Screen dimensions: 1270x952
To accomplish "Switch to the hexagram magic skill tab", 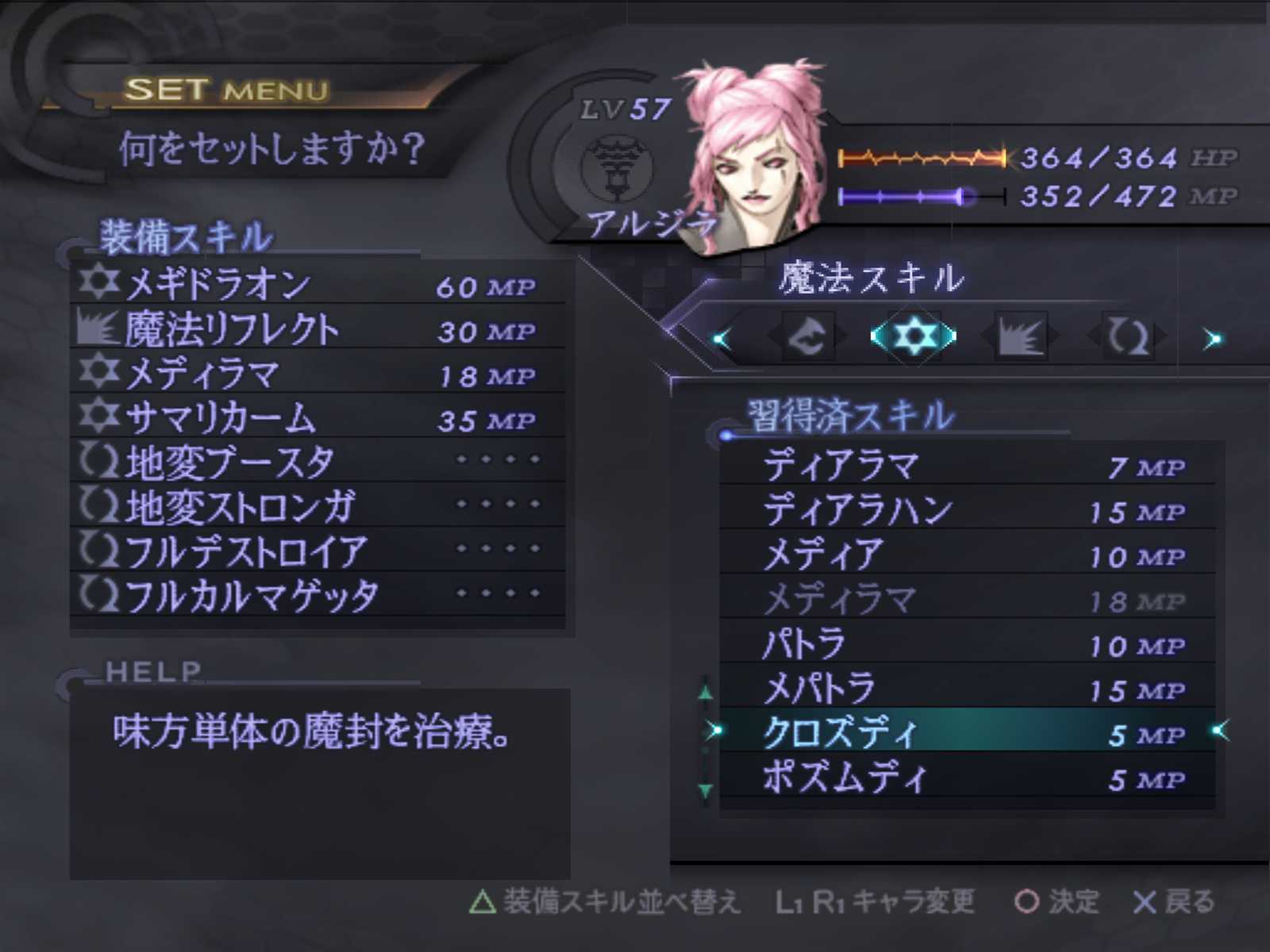I will 914,336.
